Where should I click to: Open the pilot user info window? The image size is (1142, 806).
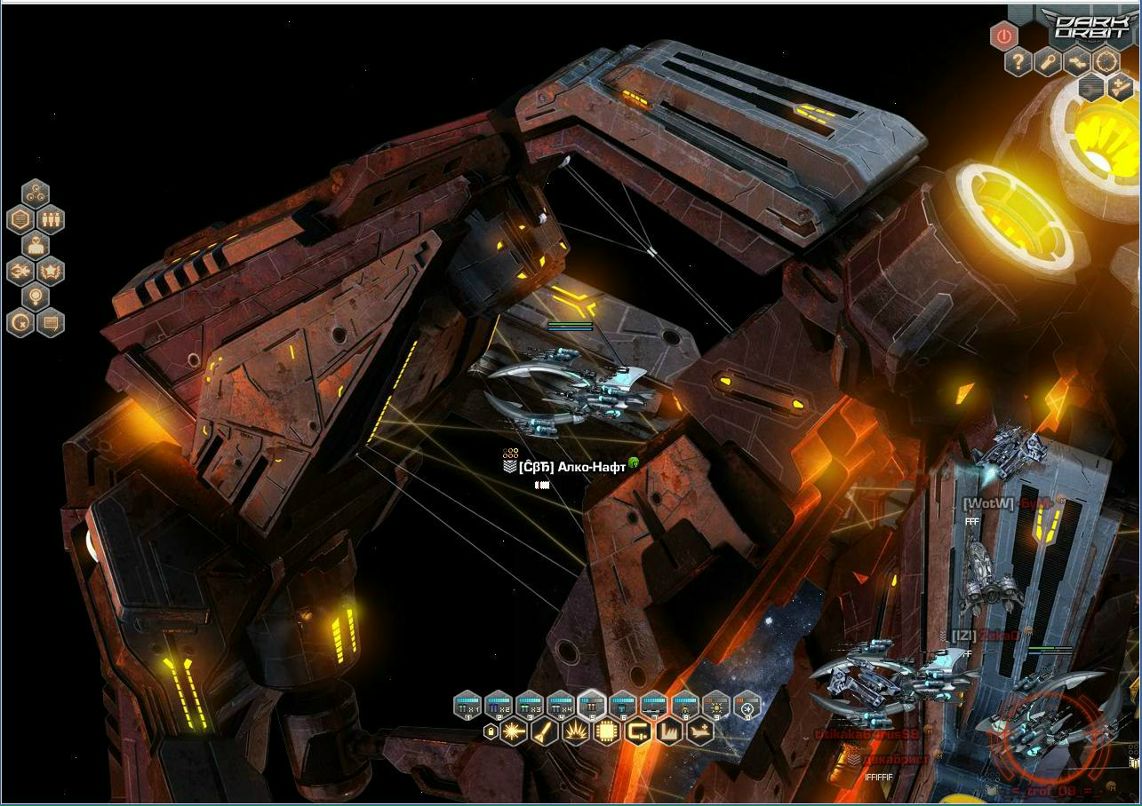coord(35,245)
